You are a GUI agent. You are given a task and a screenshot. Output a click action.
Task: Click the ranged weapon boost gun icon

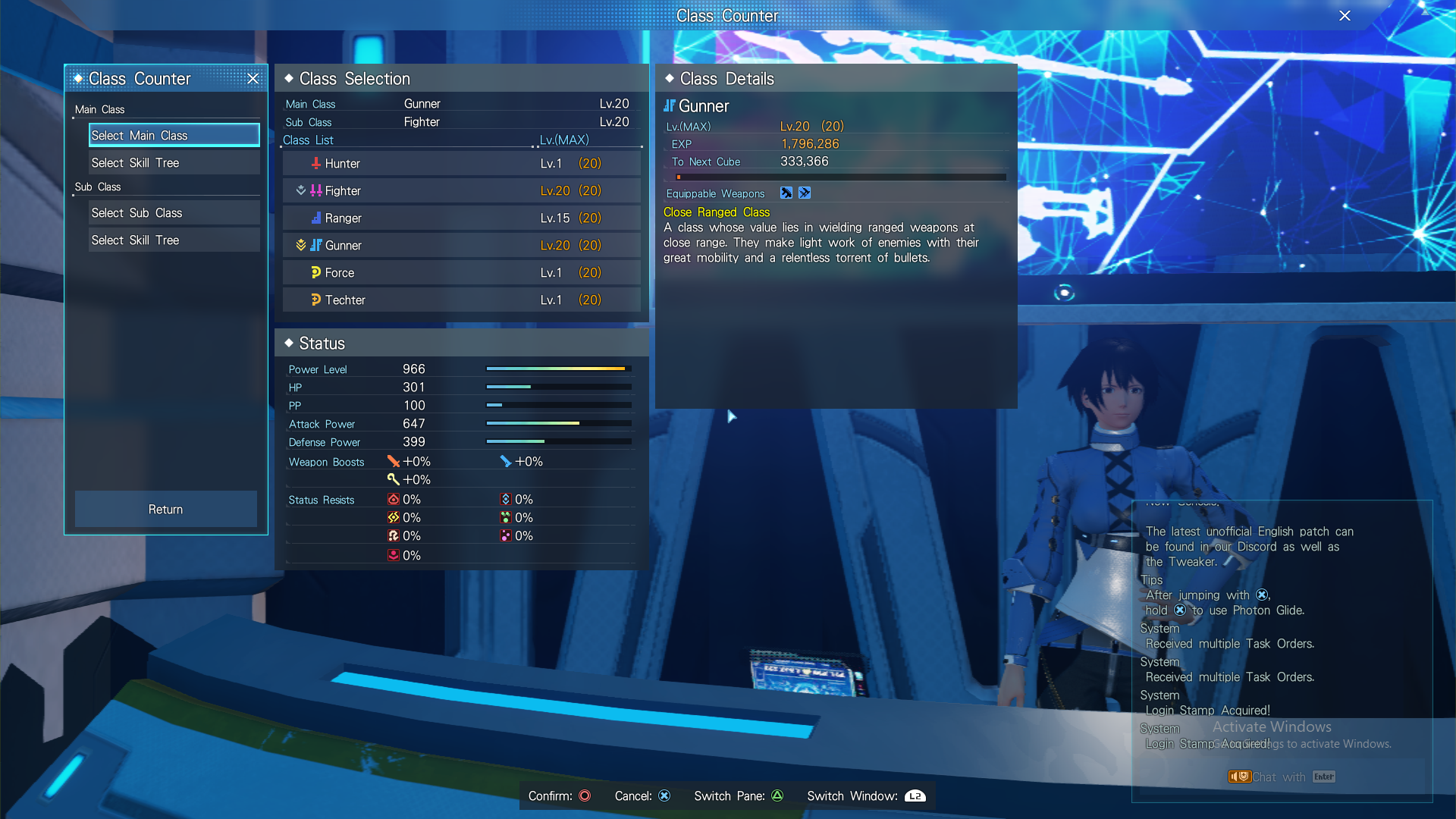(x=505, y=461)
